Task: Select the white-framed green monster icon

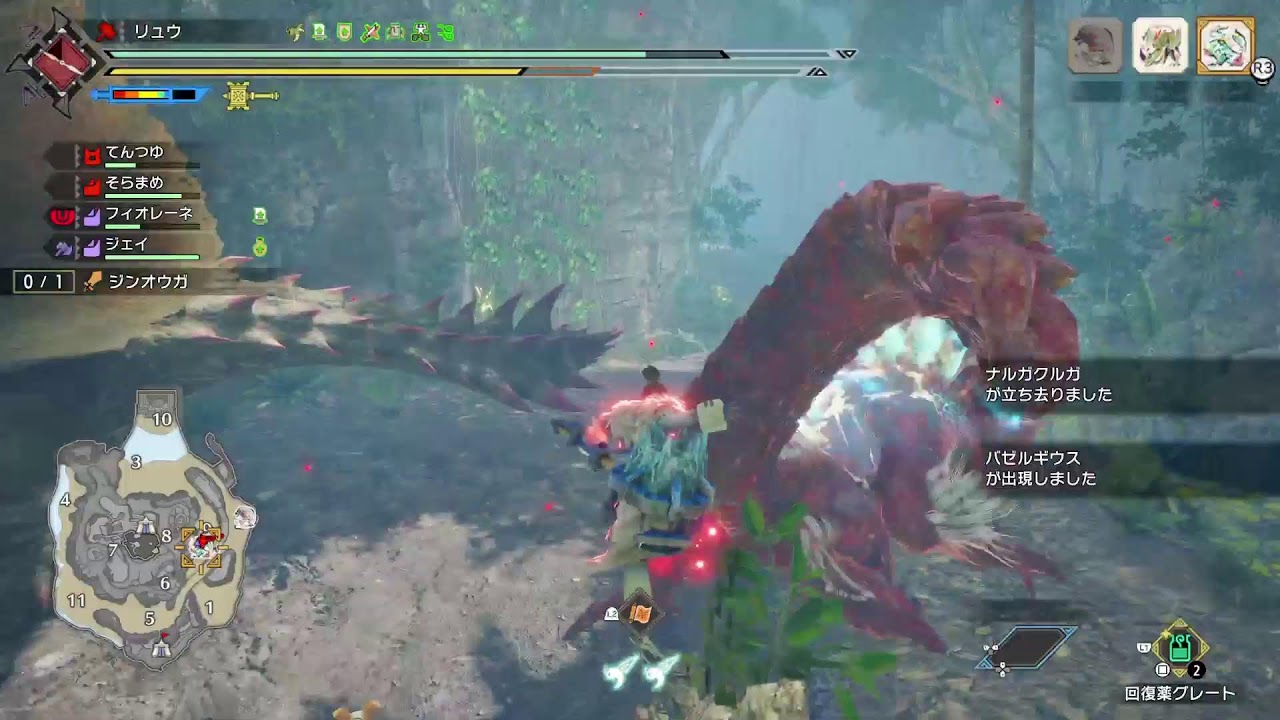Action: pyautogui.click(x=1160, y=45)
